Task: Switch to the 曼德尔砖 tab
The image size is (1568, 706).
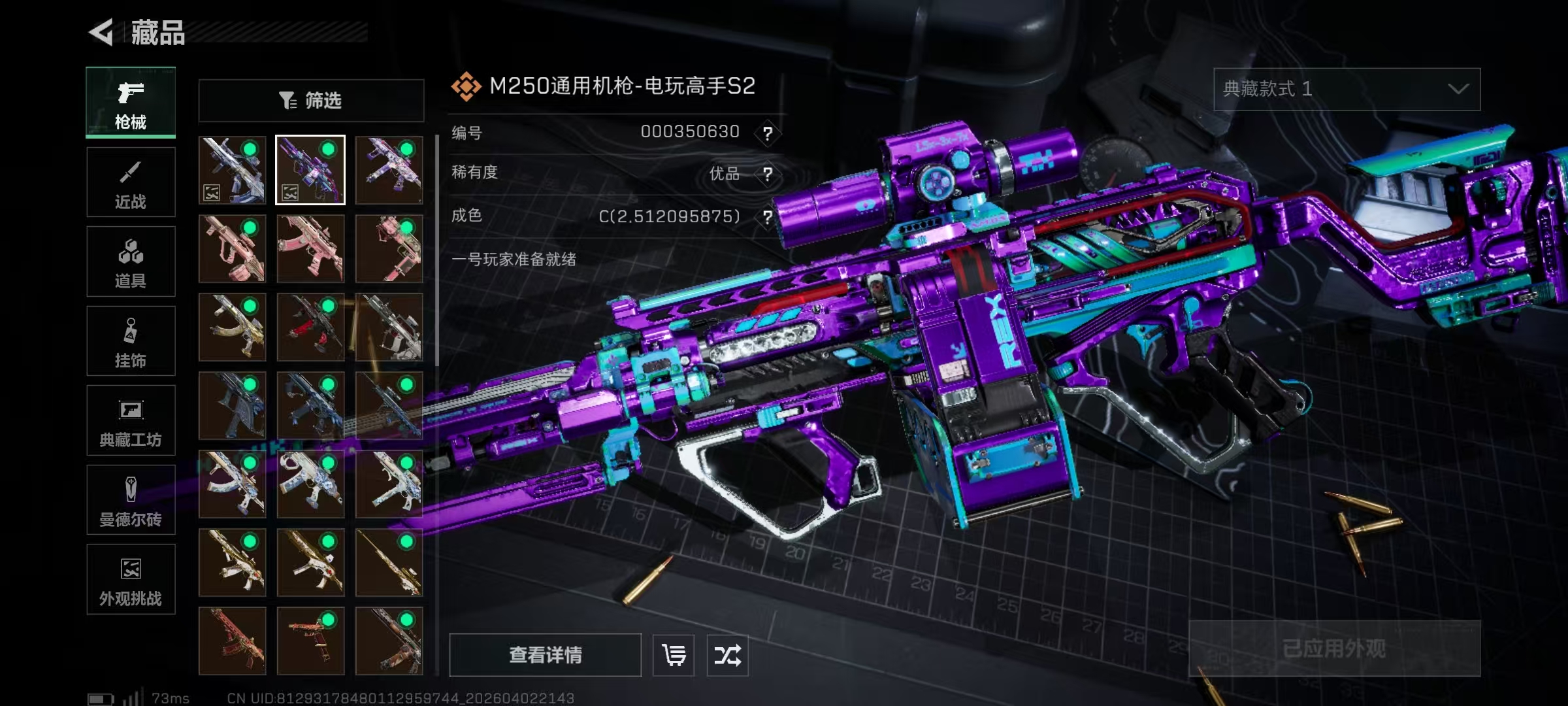Action: (x=131, y=500)
